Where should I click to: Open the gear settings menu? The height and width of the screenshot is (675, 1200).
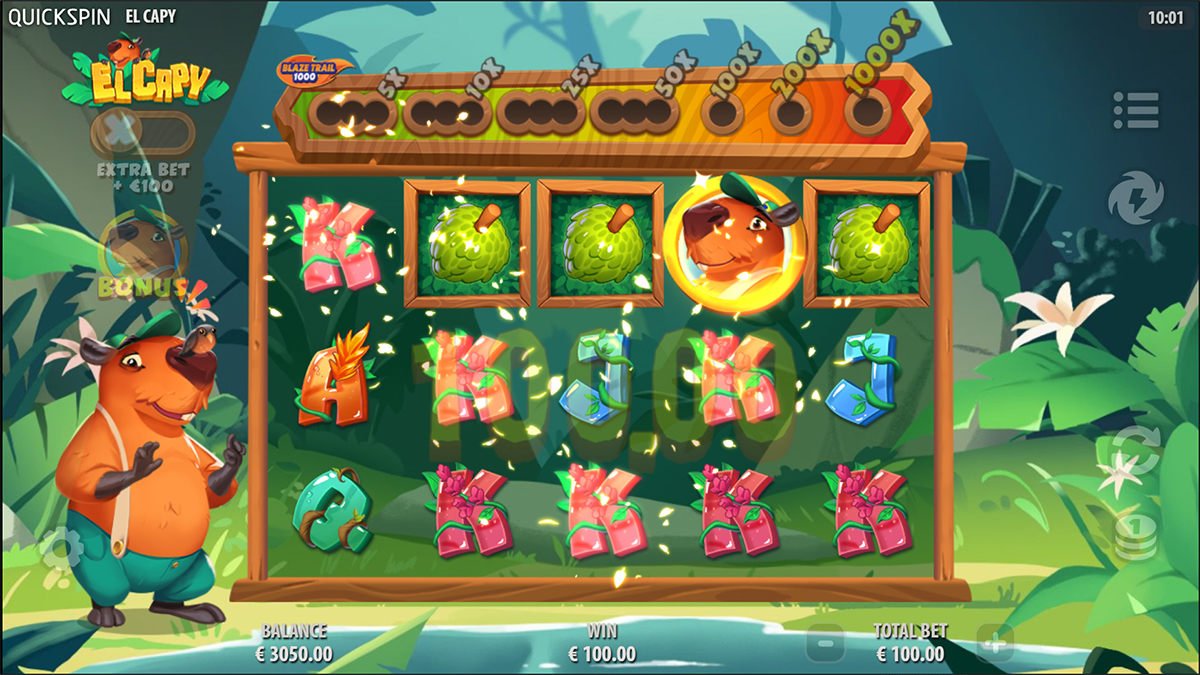pyautogui.click(x=62, y=546)
